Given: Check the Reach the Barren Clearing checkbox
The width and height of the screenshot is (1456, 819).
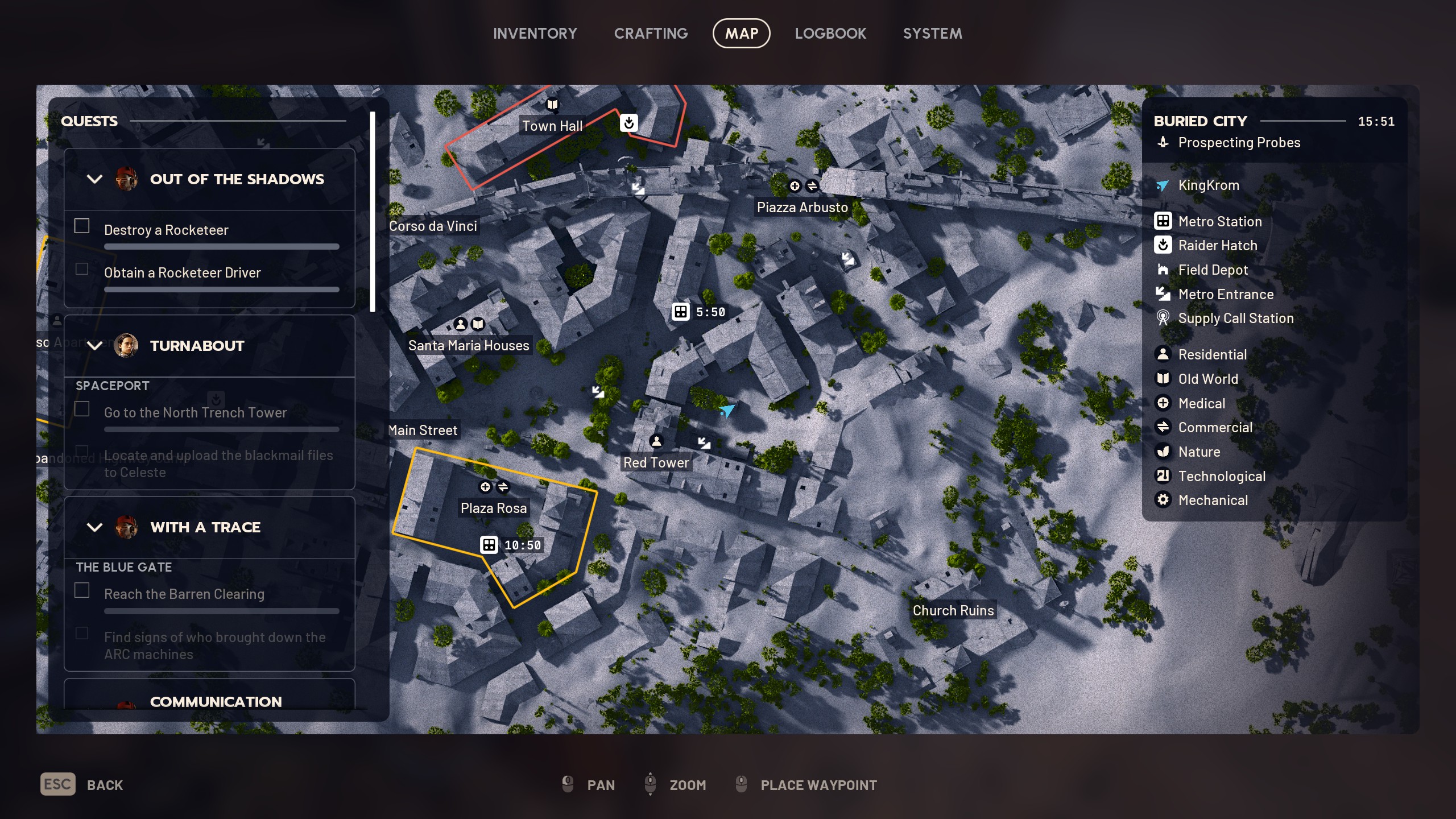Looking at the screenshot, I should (82, 590).
